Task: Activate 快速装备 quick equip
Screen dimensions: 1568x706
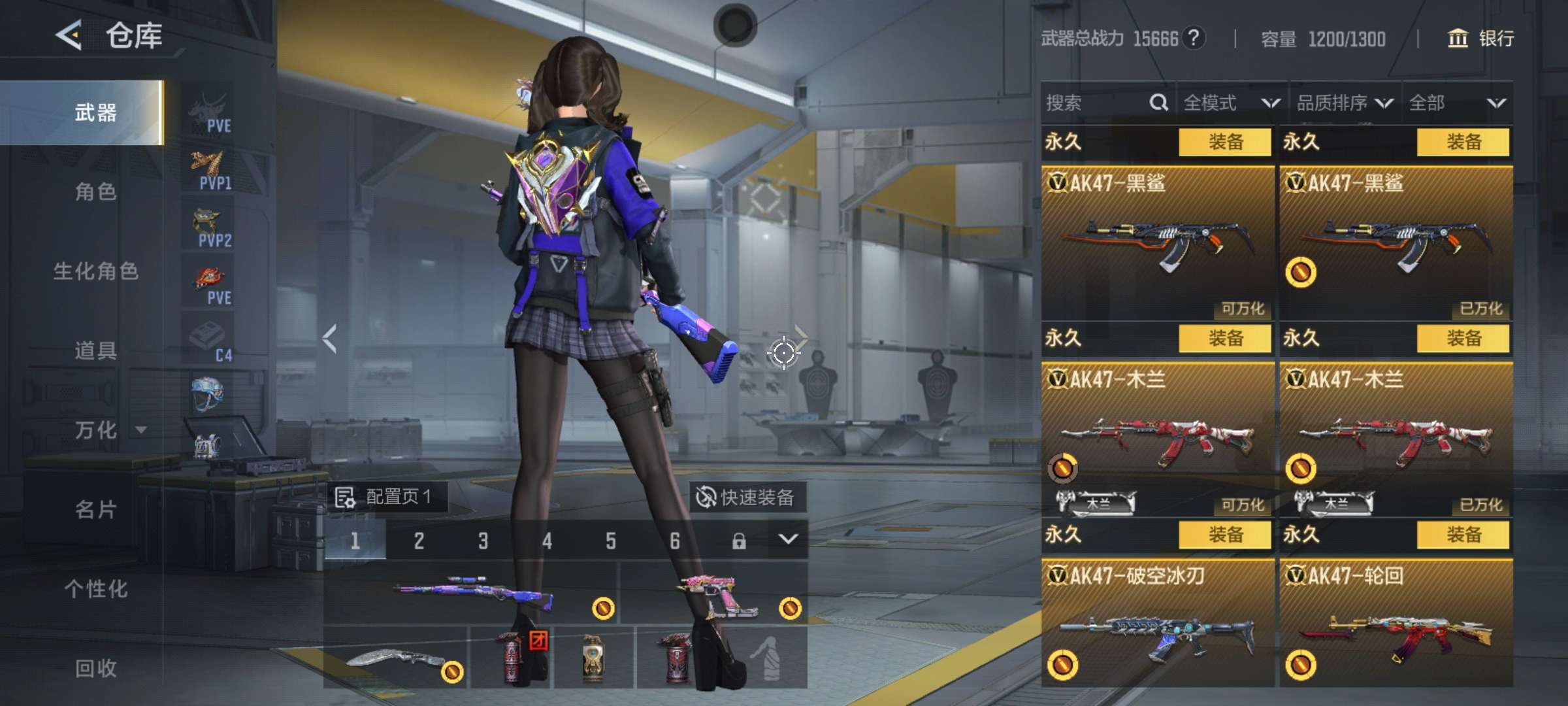Action: tap(747, 497)
